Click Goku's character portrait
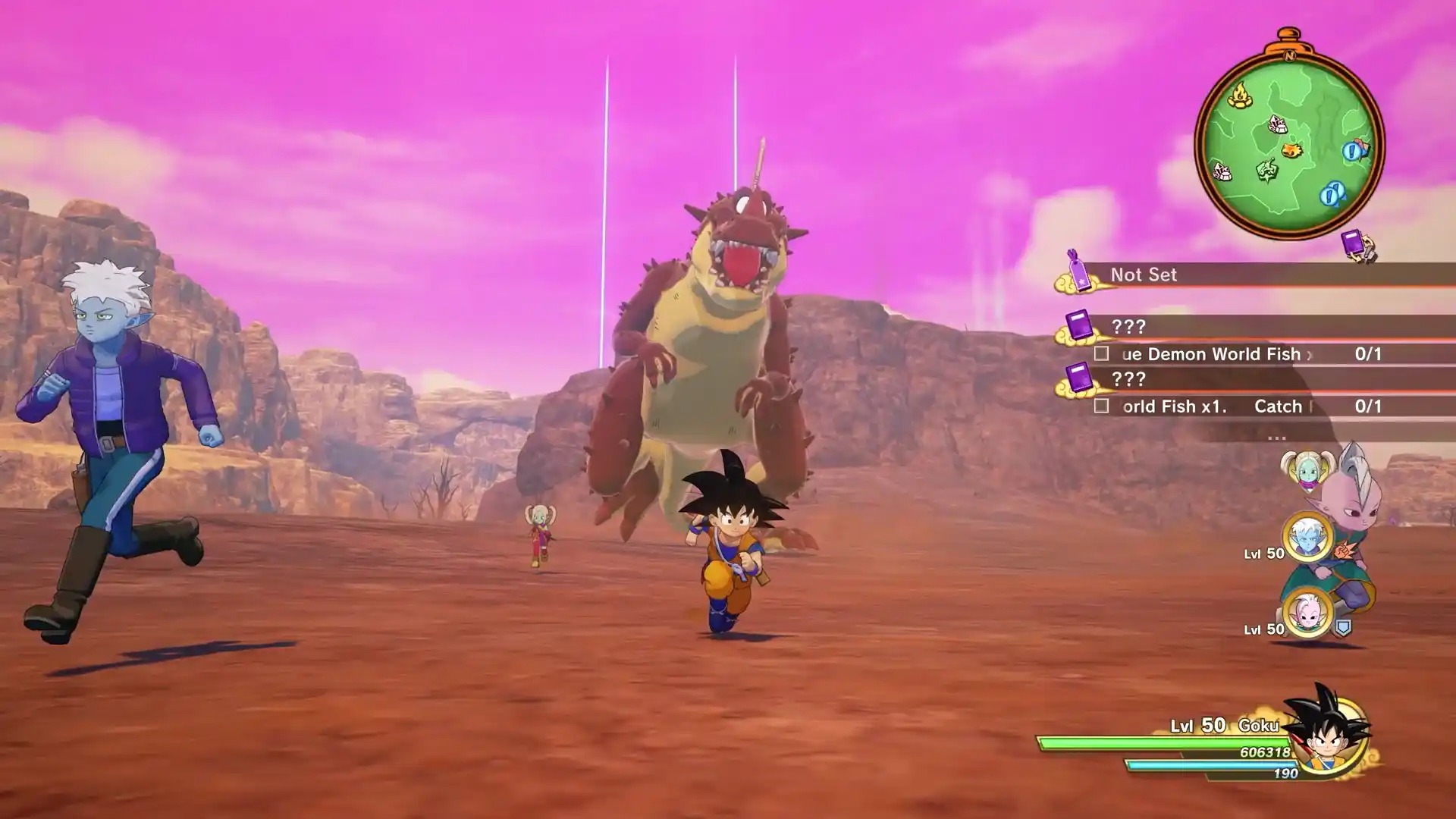Viewport: 1456px width, 819px height. 1329,733
